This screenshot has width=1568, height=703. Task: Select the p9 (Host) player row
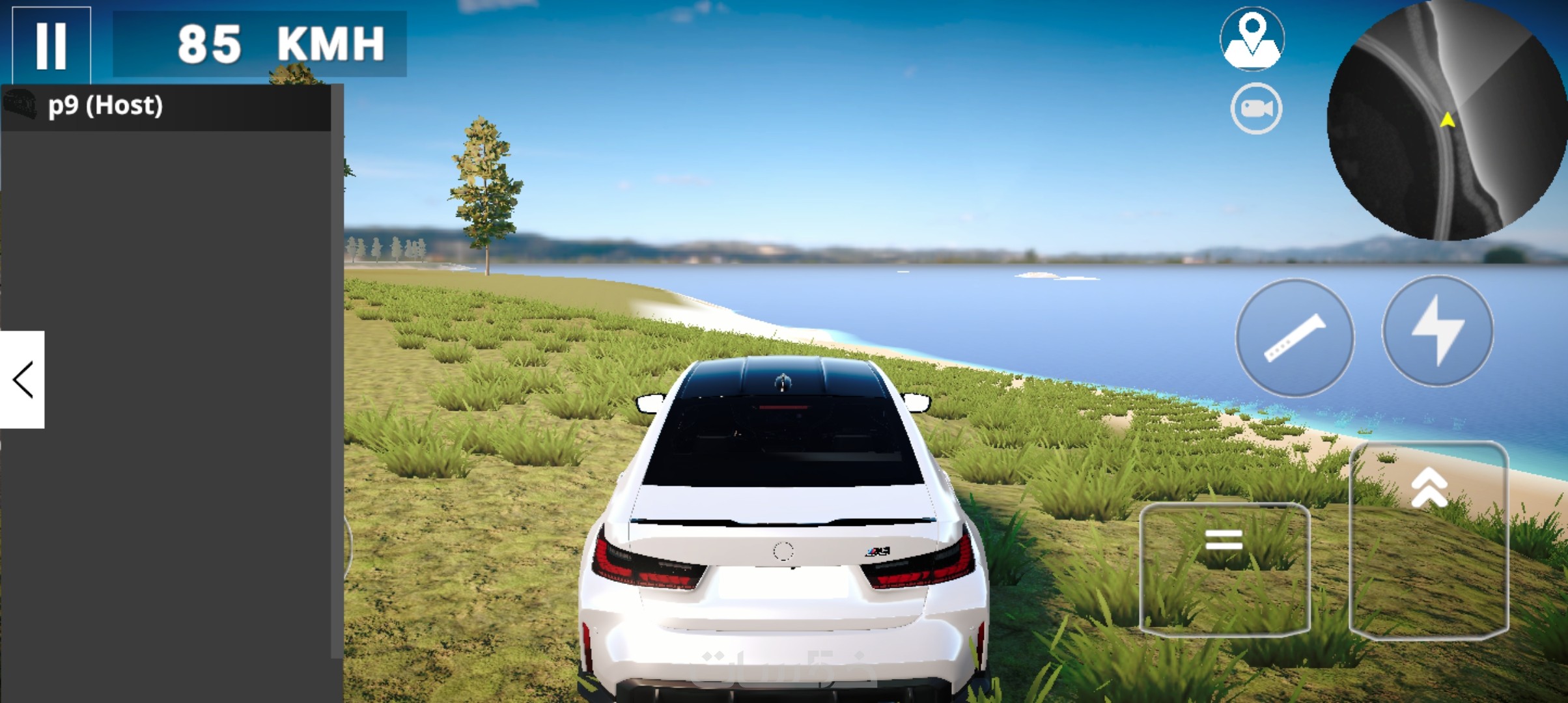click(x=166, y=107)
